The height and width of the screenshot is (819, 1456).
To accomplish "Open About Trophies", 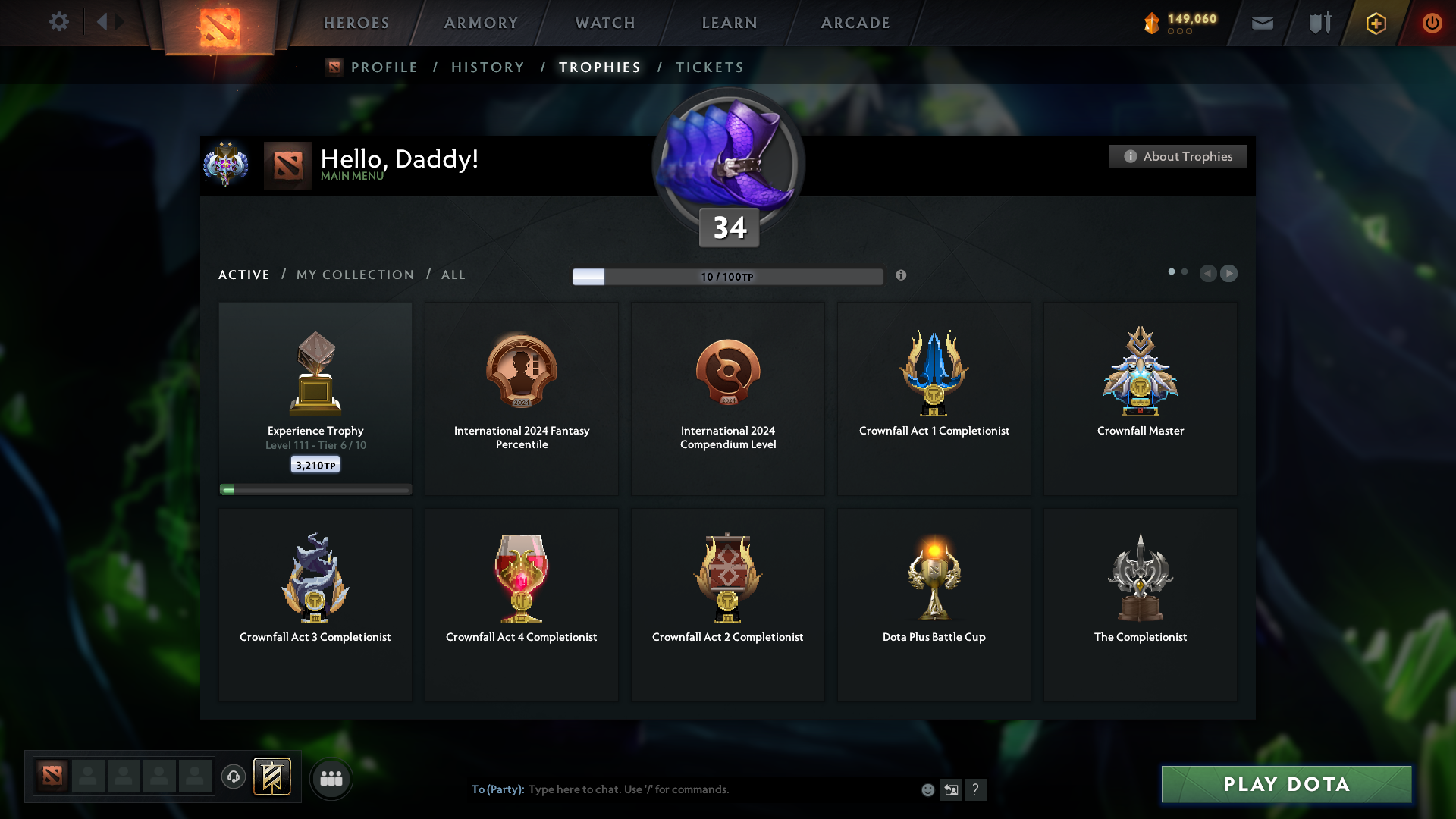I will tap(1178, 156).
